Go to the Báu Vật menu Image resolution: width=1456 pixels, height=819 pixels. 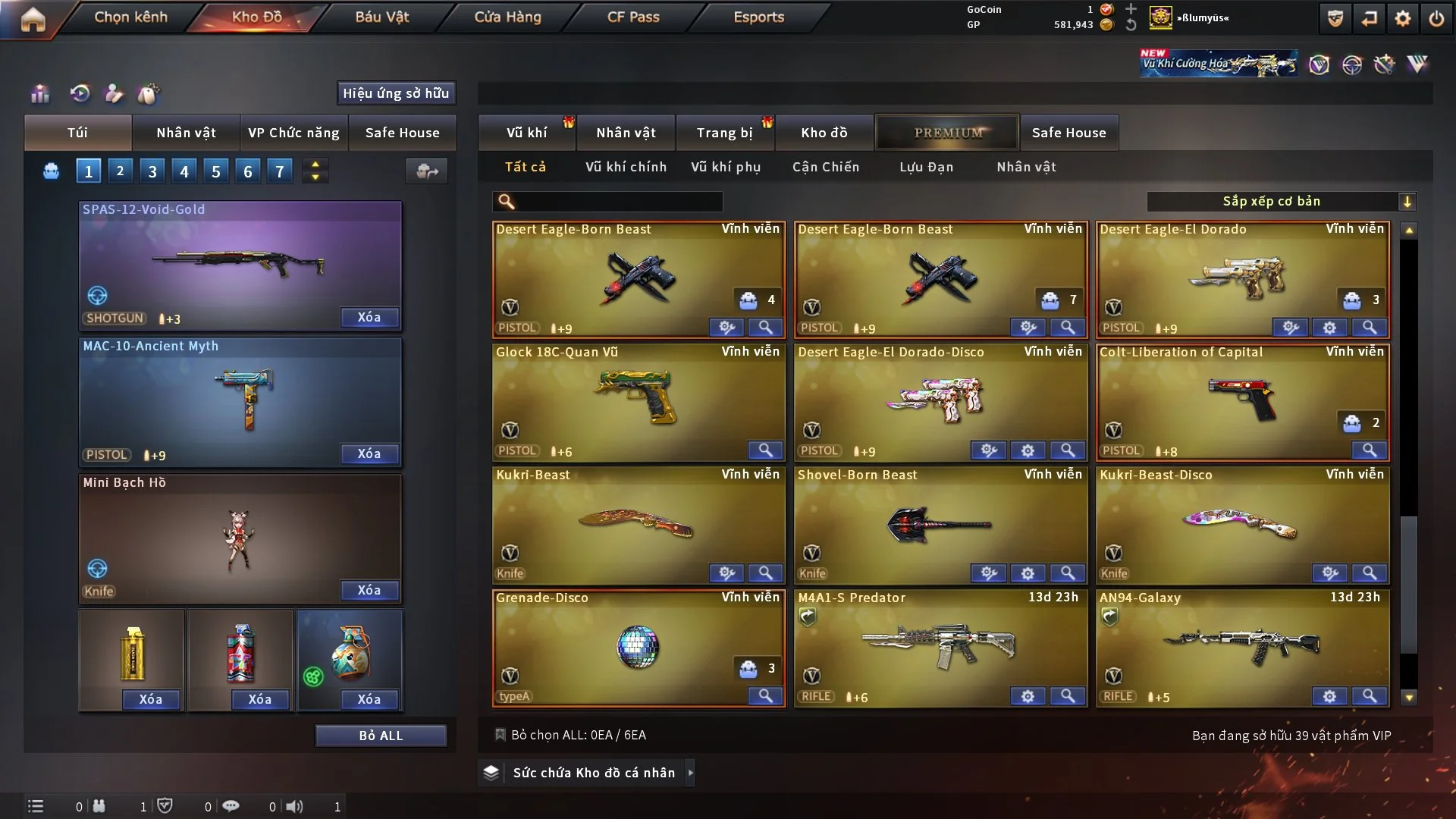[381, 17]
